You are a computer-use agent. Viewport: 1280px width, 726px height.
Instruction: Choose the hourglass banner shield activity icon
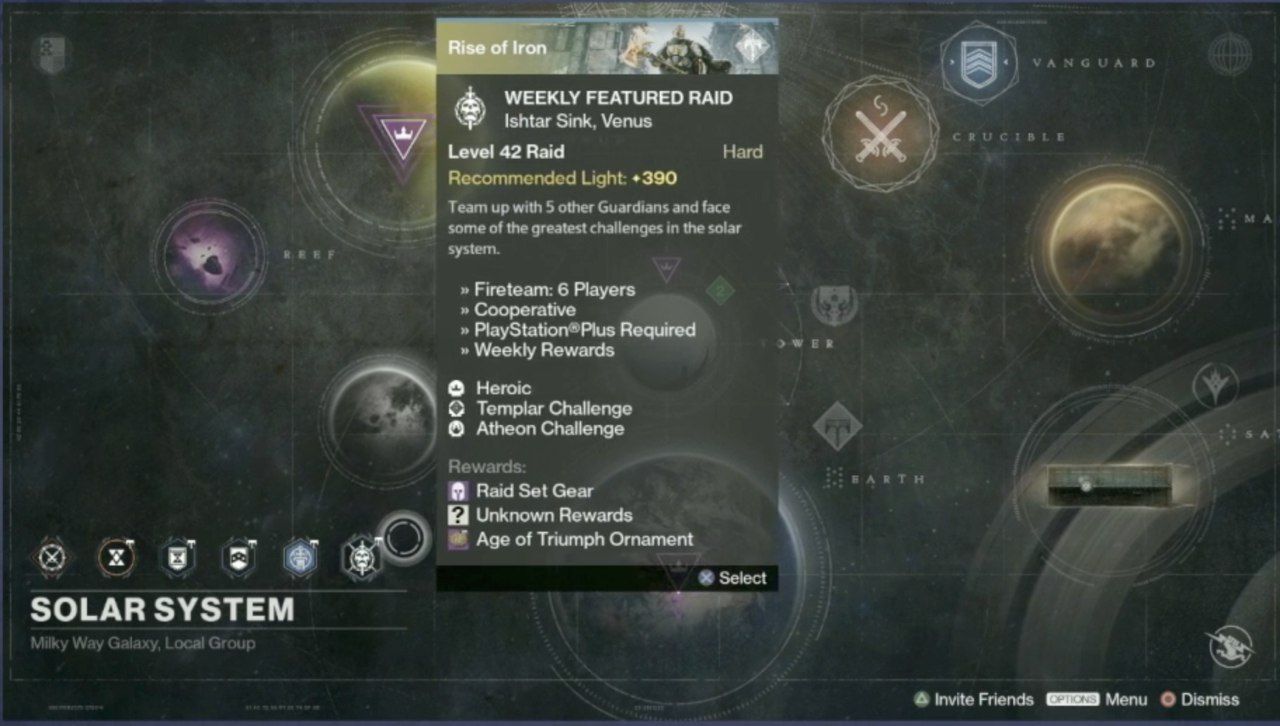[177, 557]
